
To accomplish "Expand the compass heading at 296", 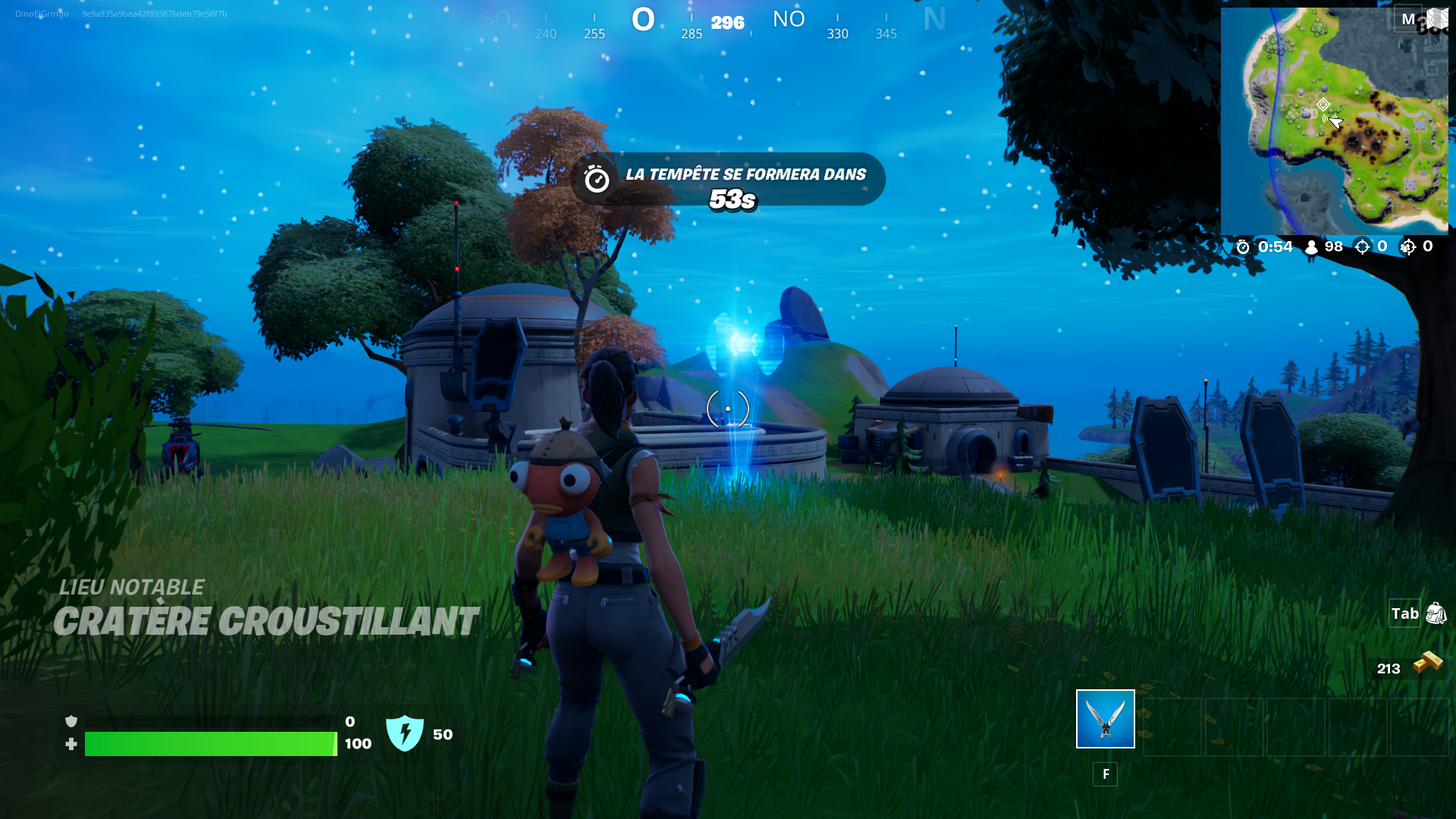I will (x=726, y=23).
